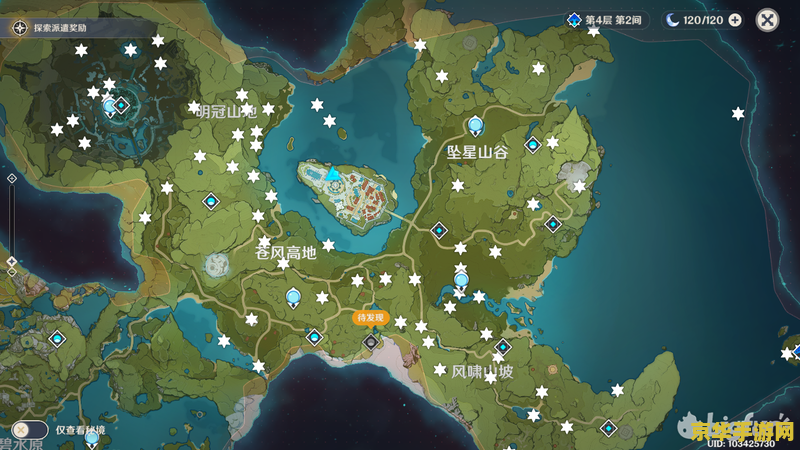Screen dimensions: 800x450
Task: Close the map with the X button
Action: point(767,20)
